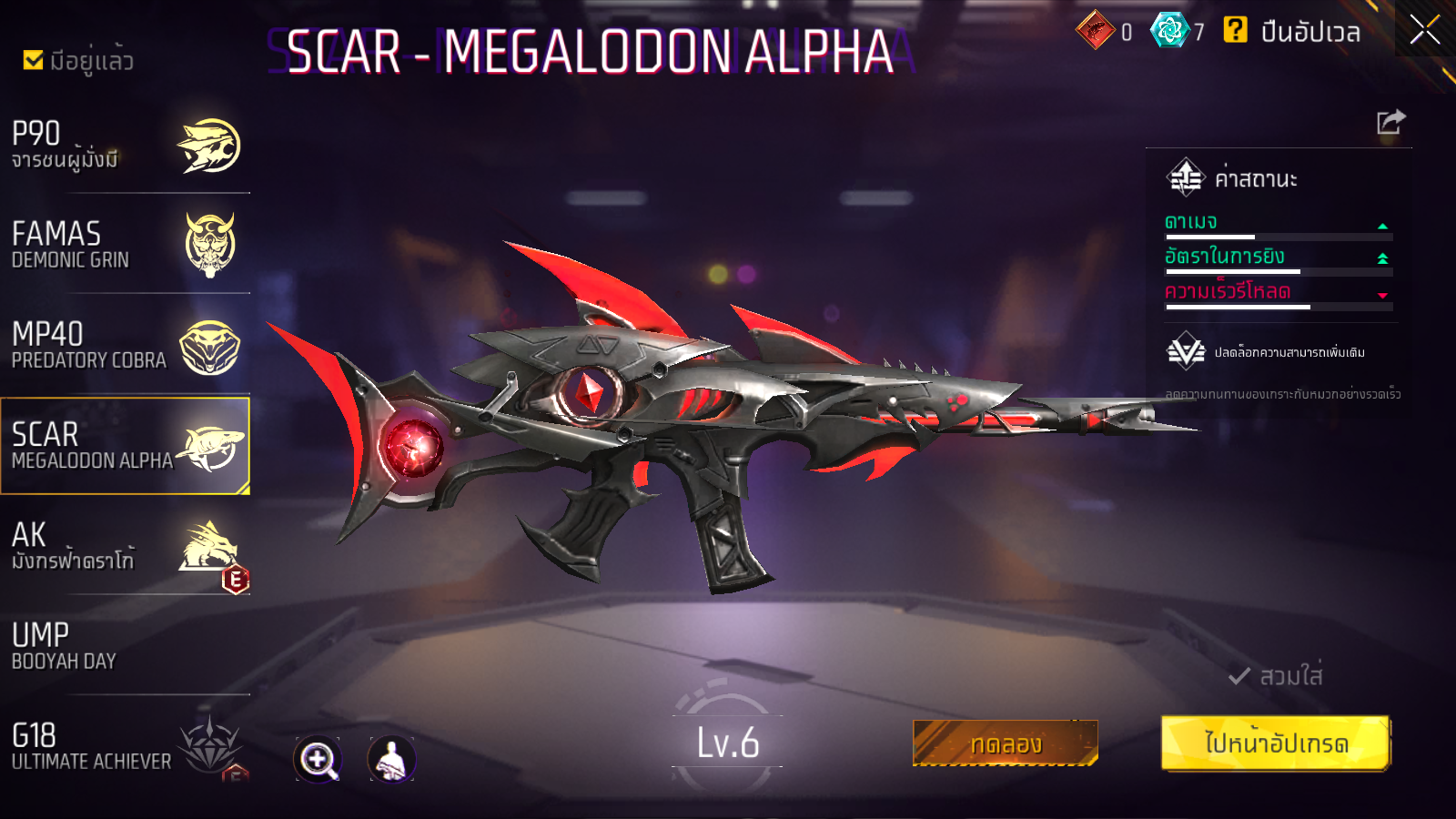Show the character preview pose icon
The image size is (1456, 819).
[x=391, y=759]
